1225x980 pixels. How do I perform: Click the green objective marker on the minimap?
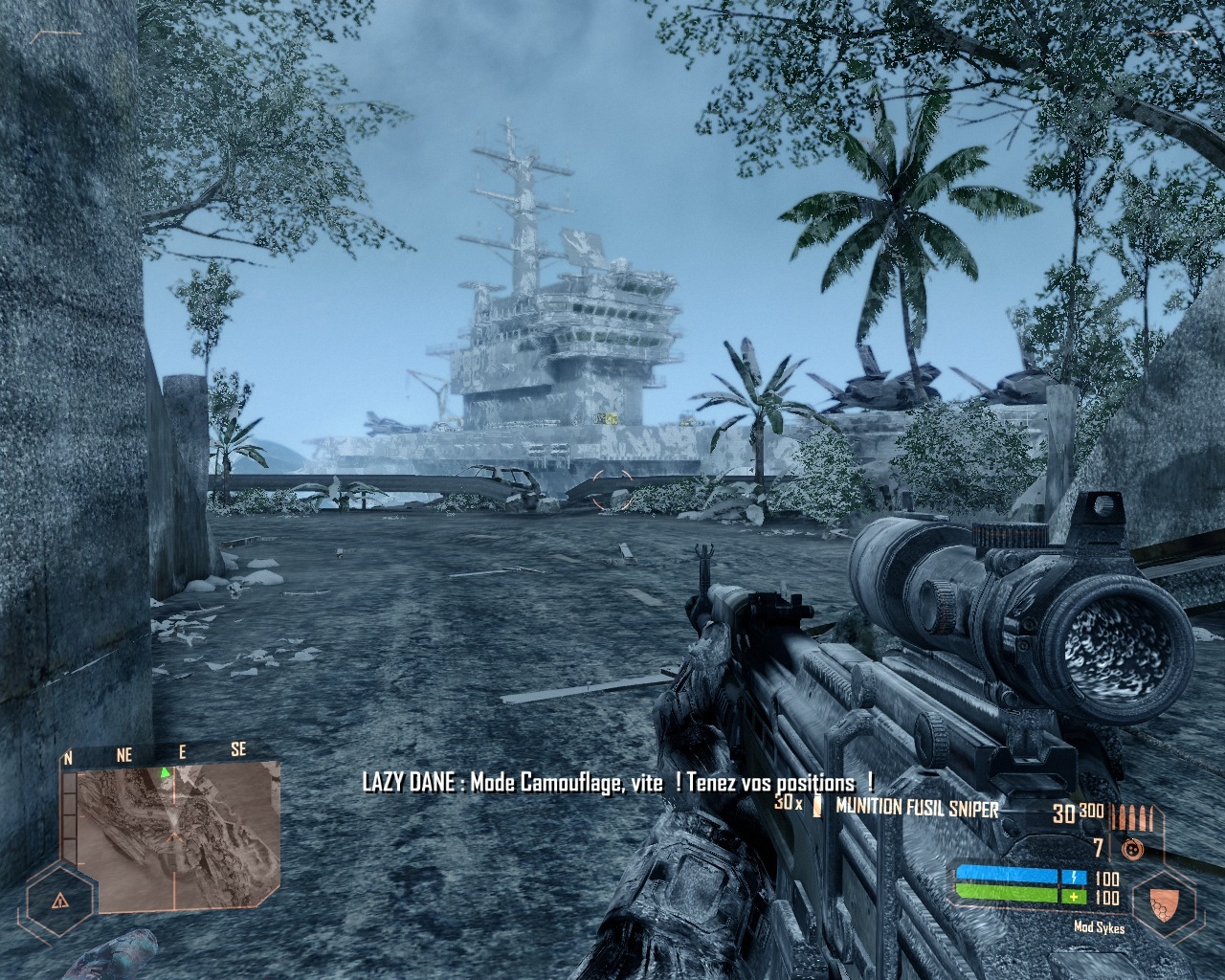(165, 771)
